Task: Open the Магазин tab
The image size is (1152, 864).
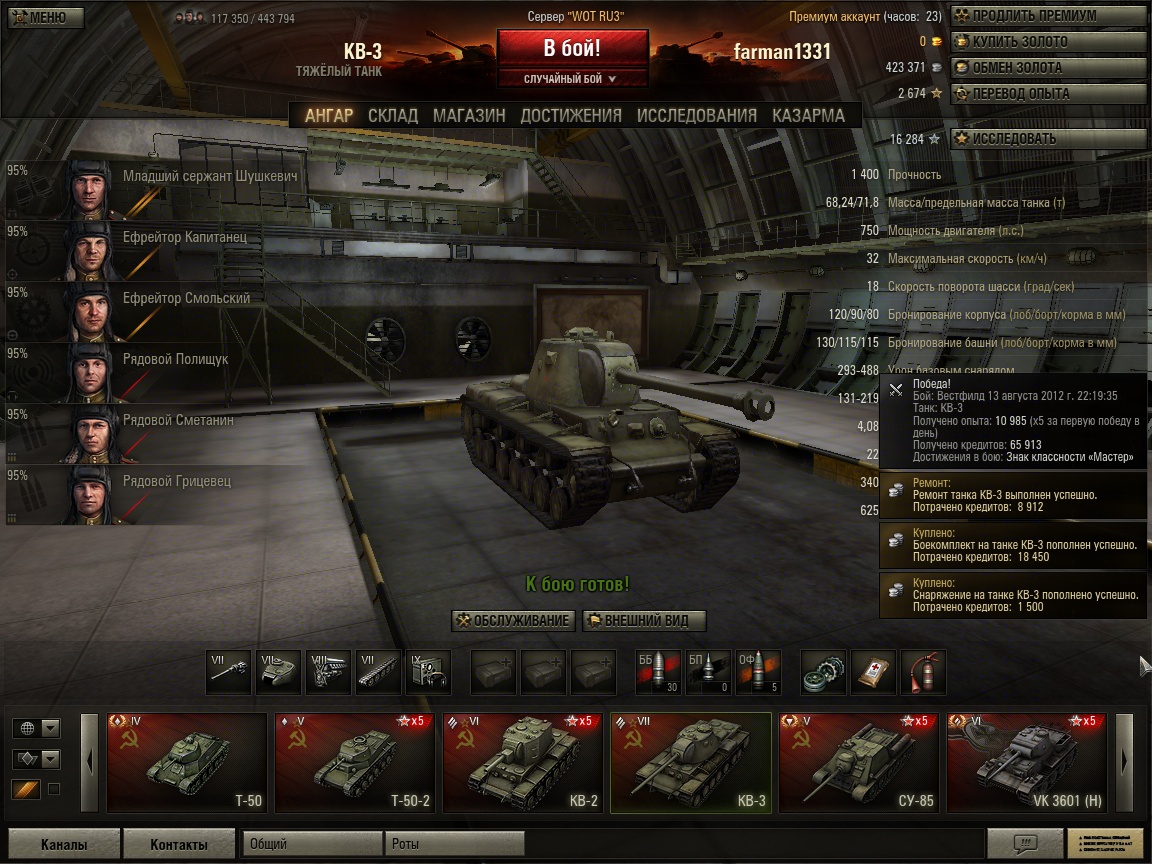Action: coord(469,115)
